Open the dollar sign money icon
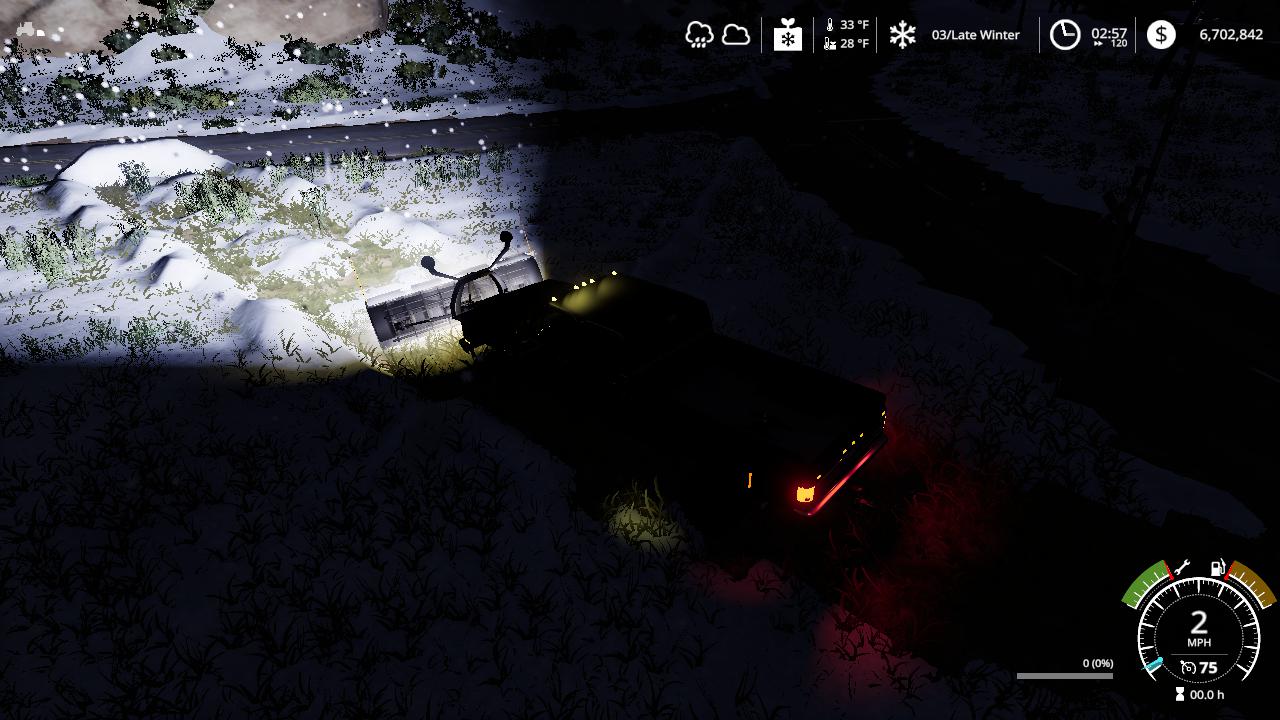Screen dimensions: 1280x720 [1161, 35]
